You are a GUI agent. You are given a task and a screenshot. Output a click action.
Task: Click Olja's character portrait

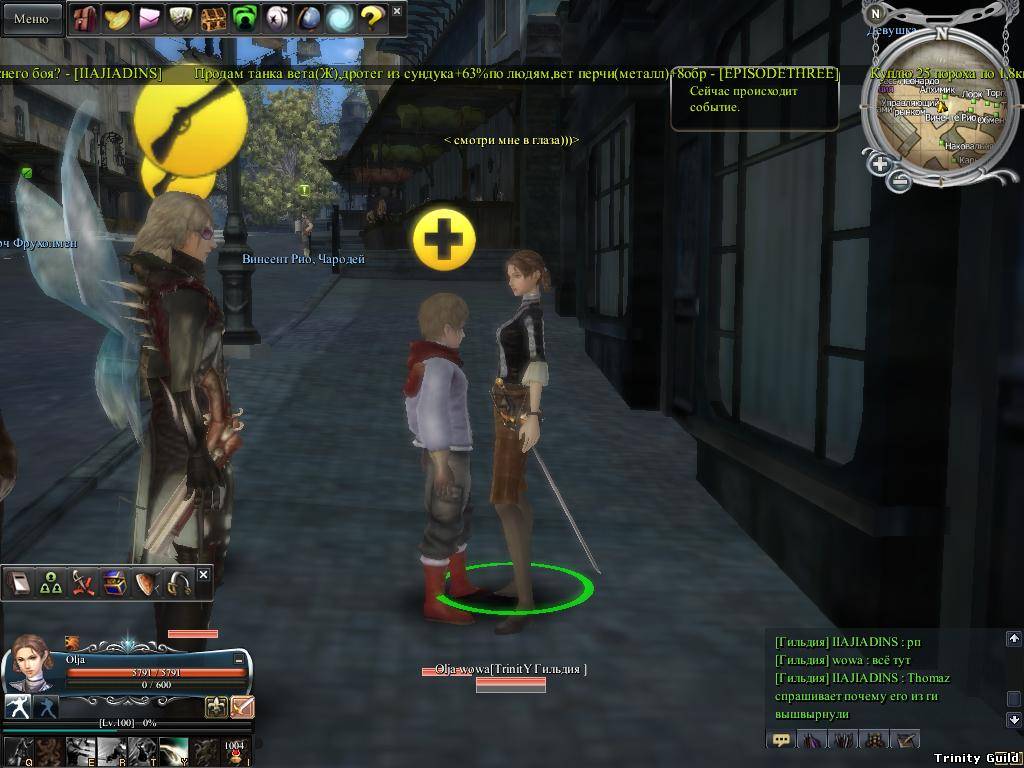click(30, 661)
